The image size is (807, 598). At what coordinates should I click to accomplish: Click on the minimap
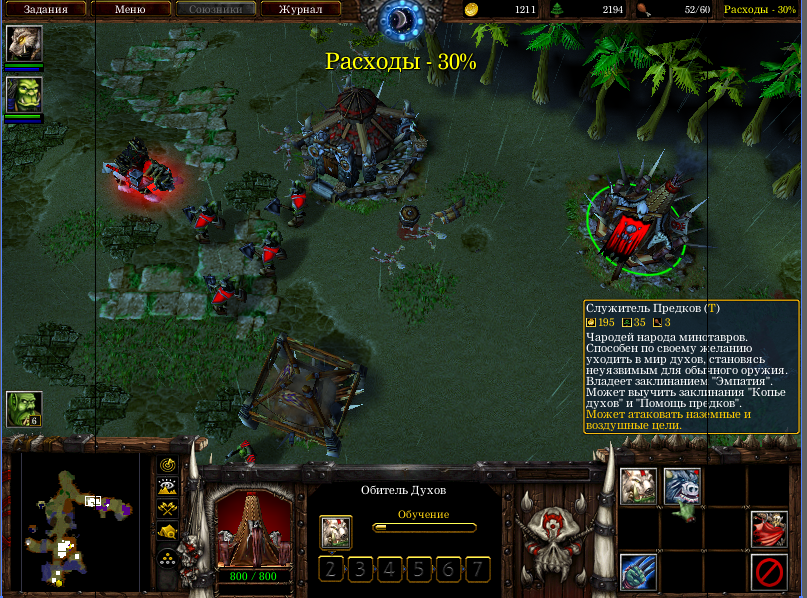pyautogui.click(x=80, y=525)
